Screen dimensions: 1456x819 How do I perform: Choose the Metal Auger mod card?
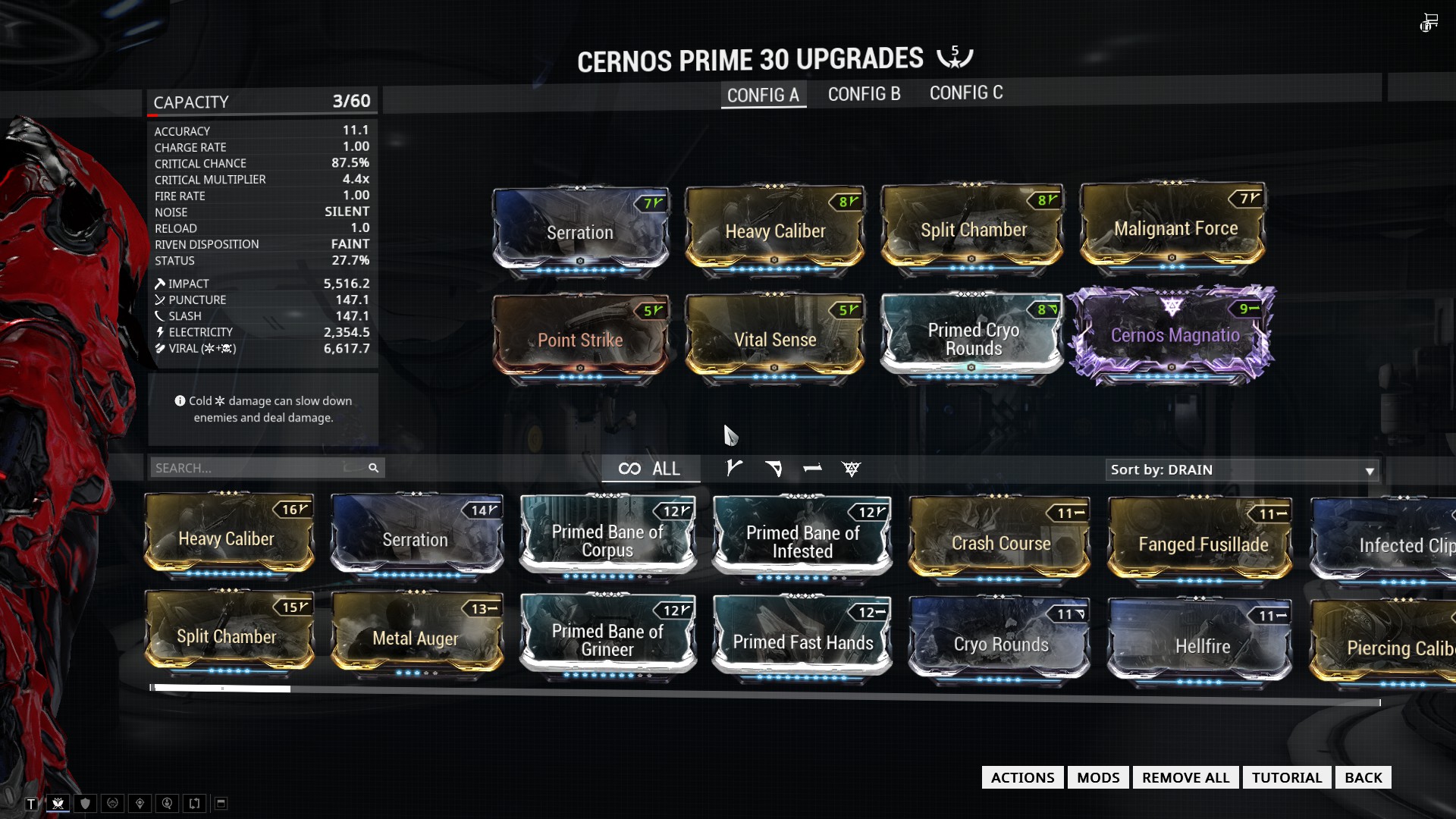pyautogui.click(x=416, y=638)
